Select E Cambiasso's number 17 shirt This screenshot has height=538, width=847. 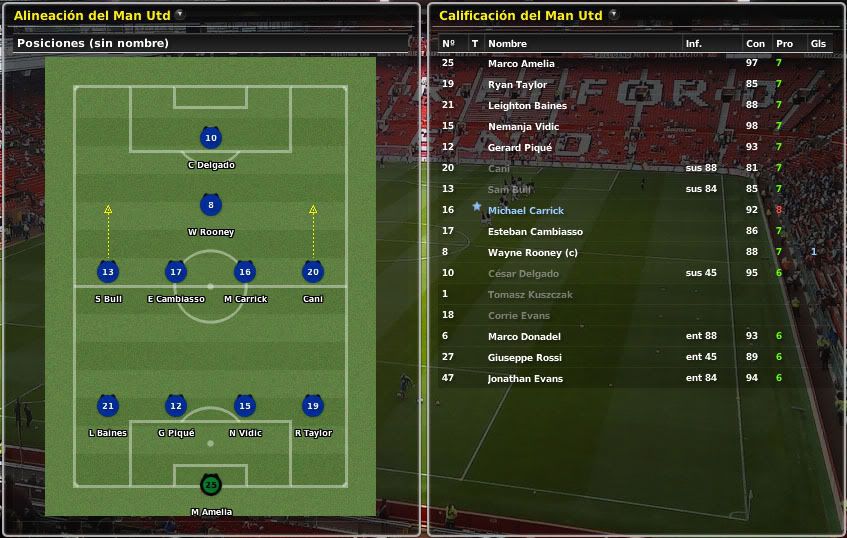176,272
